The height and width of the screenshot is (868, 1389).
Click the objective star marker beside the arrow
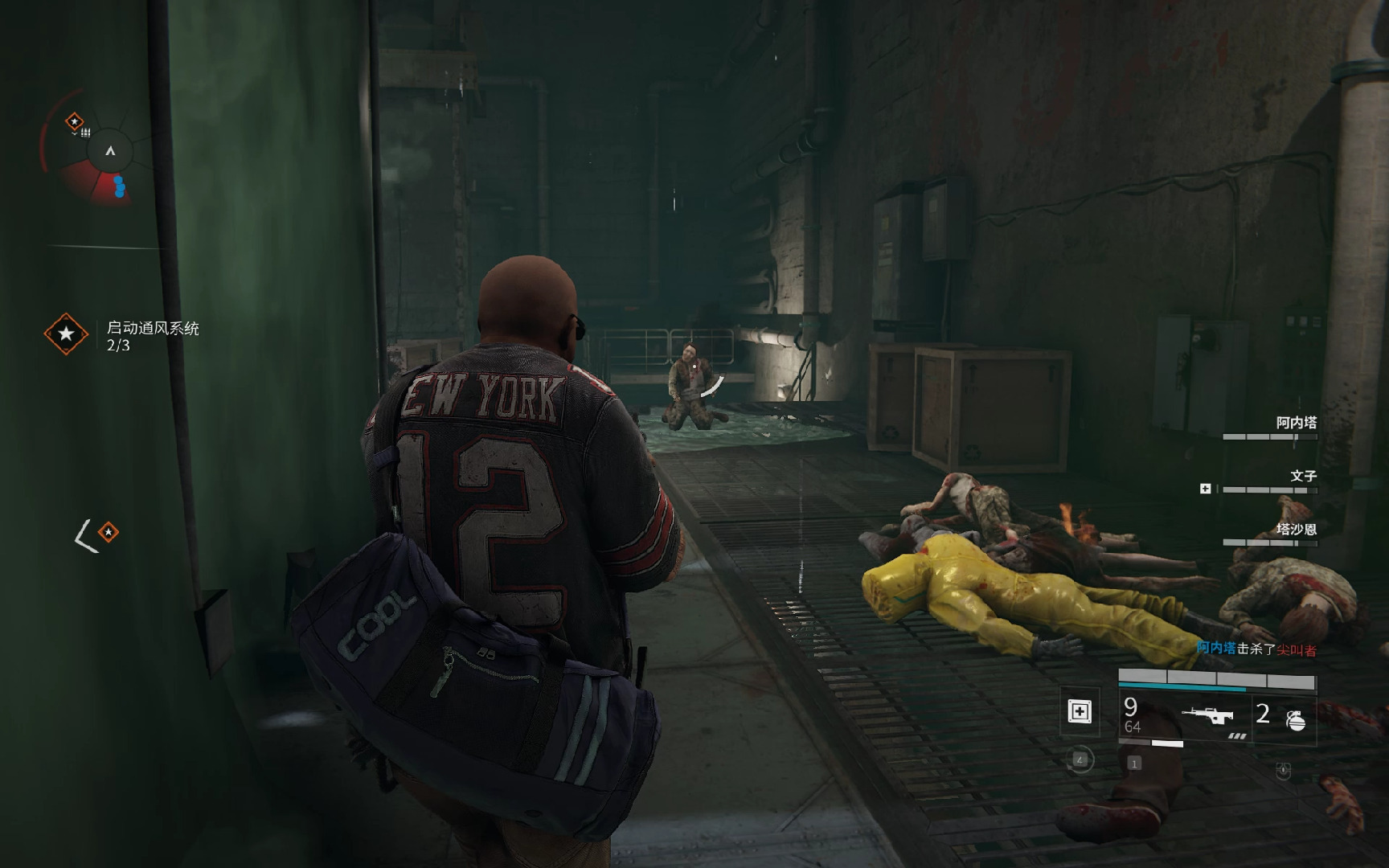[108, 532]
